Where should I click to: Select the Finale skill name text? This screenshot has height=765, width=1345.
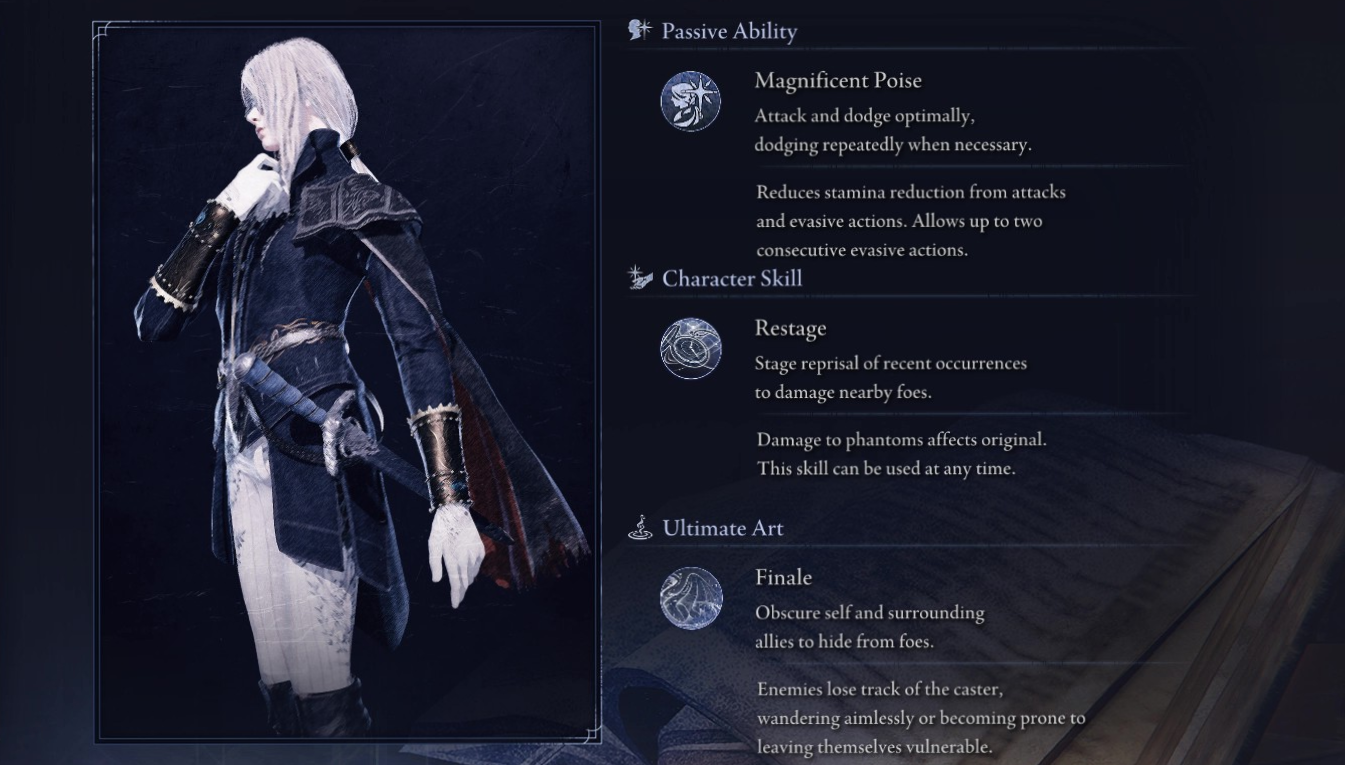tap(782, 577)
